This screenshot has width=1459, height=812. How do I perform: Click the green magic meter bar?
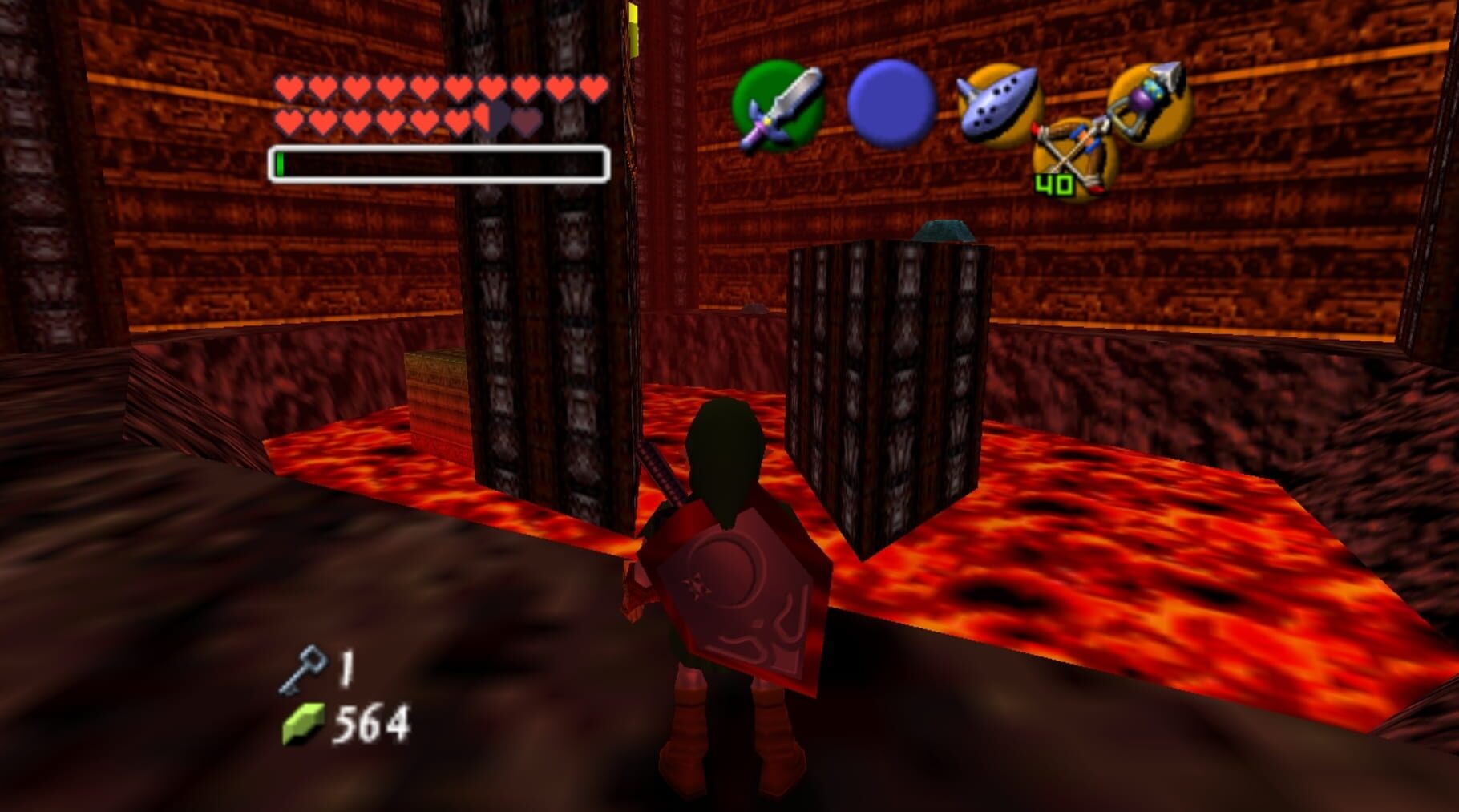pos(282,162)
